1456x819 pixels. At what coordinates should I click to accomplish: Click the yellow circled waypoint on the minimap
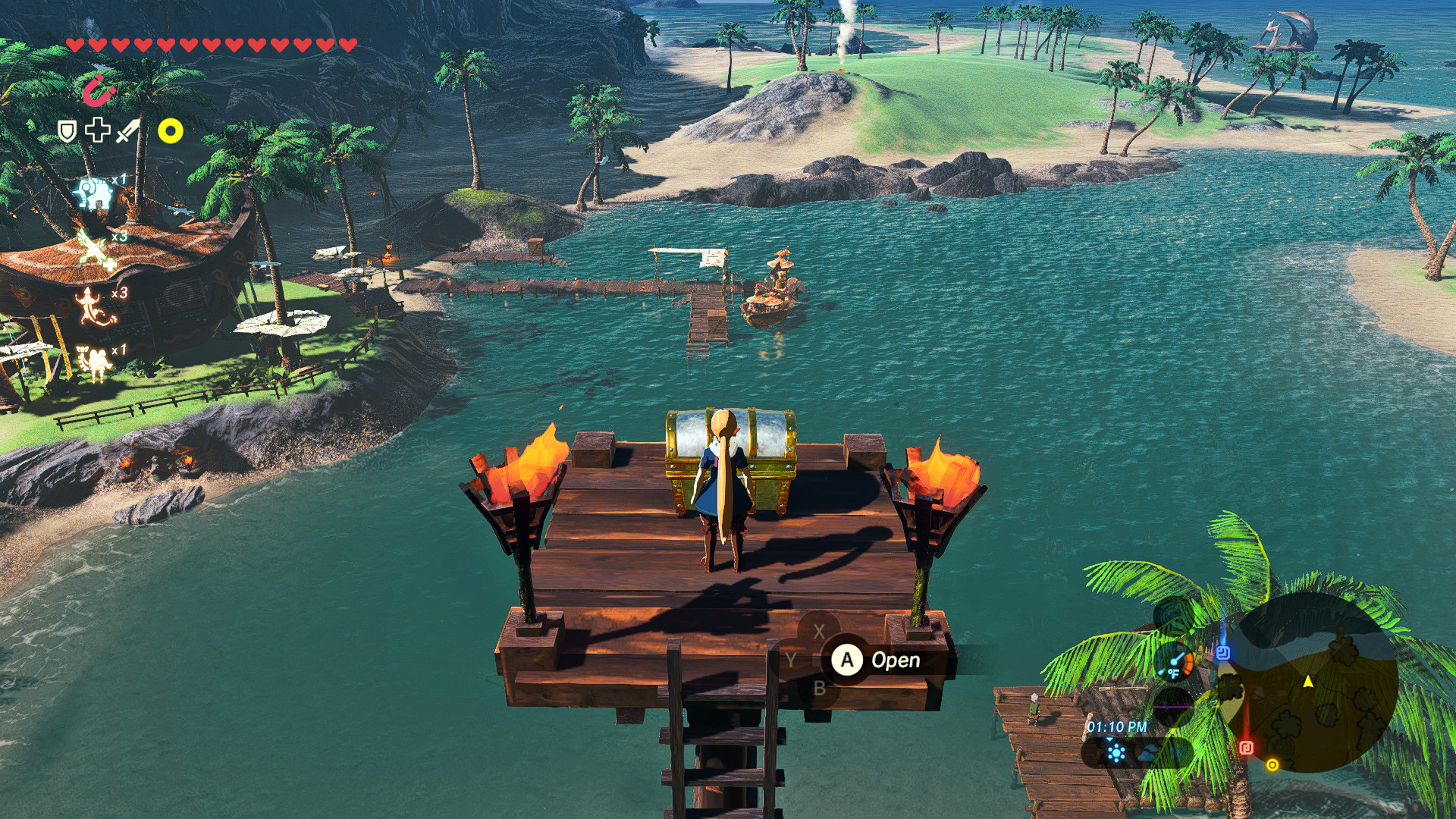tap(1272, 764)
